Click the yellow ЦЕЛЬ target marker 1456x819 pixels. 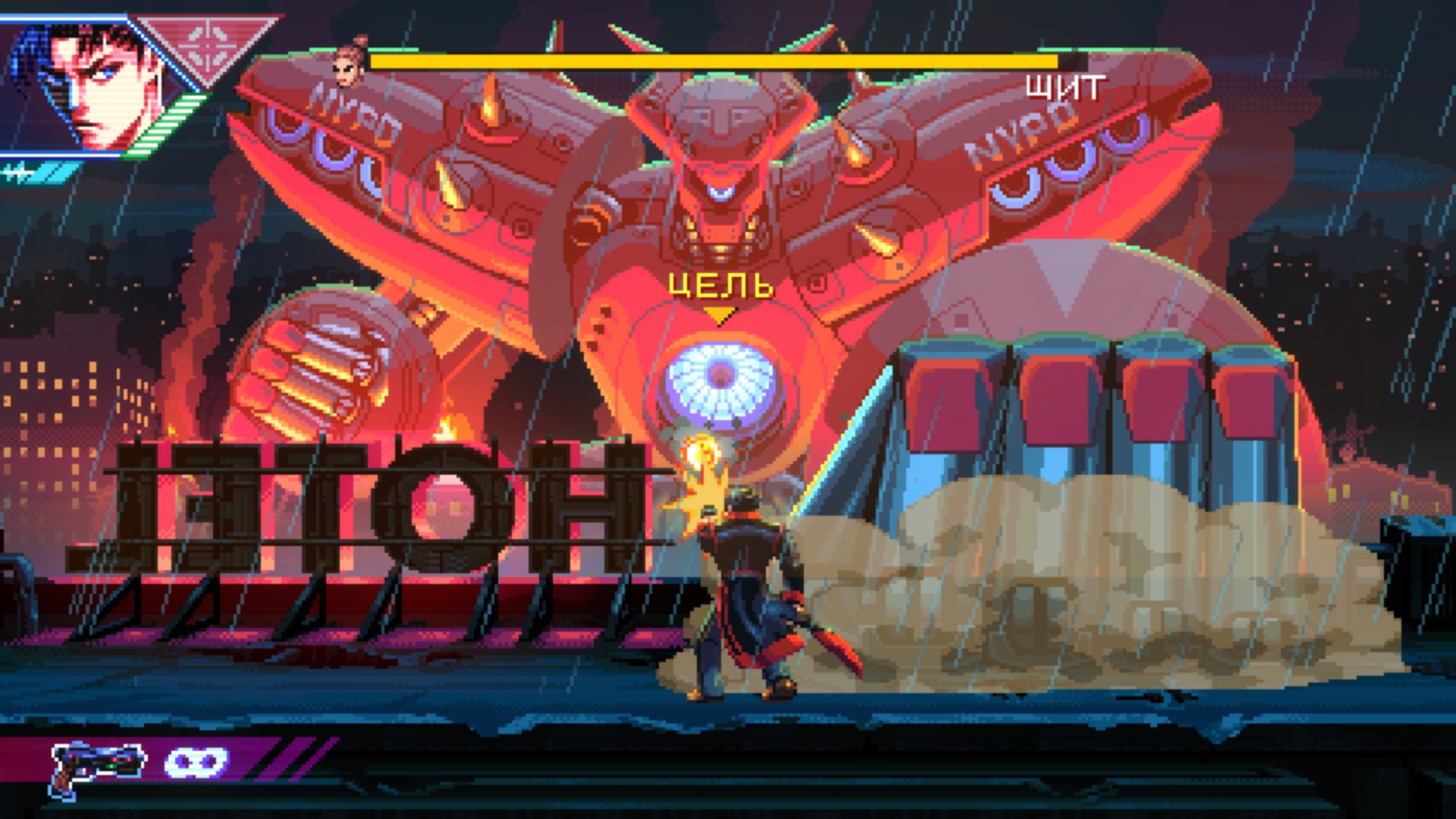click(720, 288)
